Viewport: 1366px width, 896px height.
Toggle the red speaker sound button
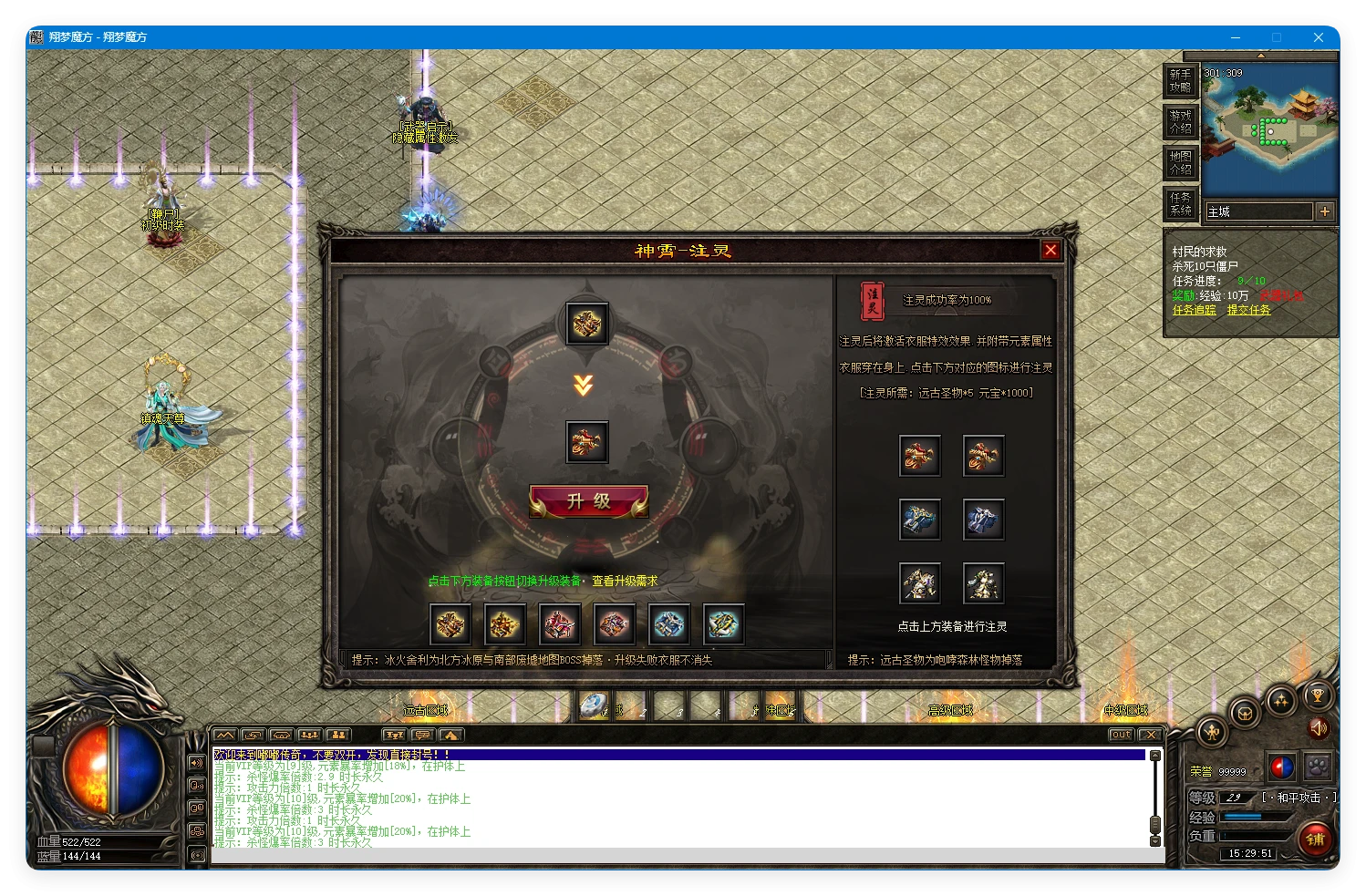coord(1318,727)
